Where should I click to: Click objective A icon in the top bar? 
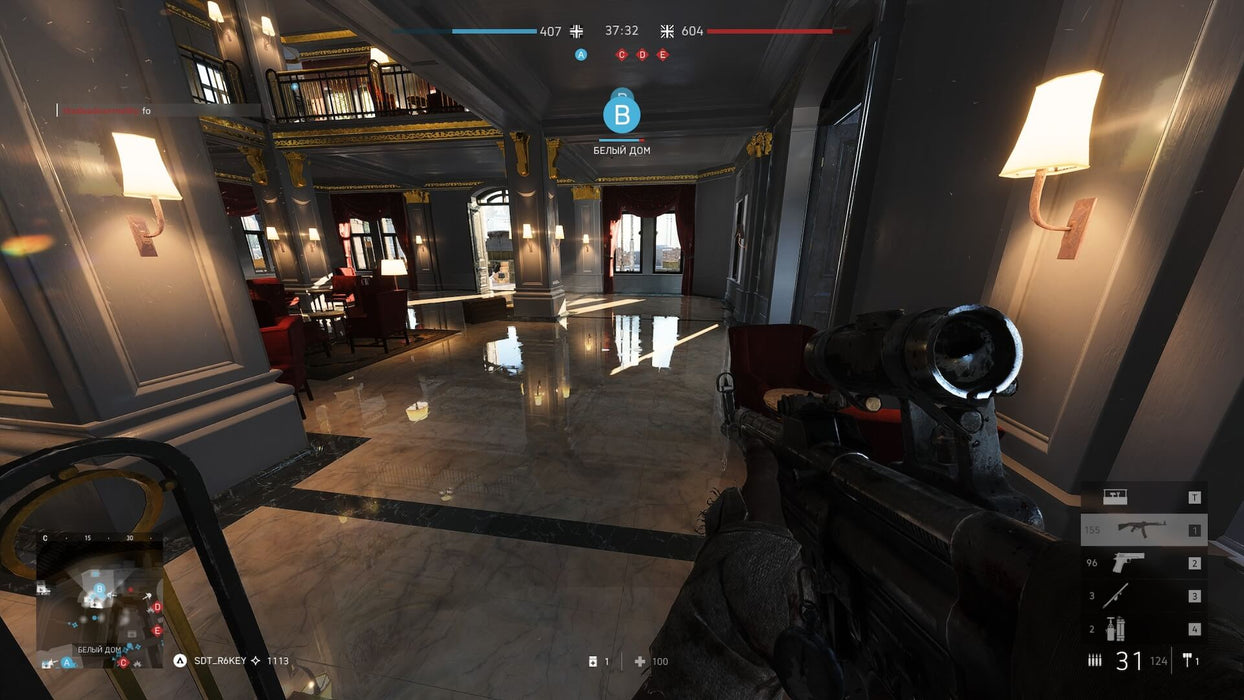tap(581, 55)
